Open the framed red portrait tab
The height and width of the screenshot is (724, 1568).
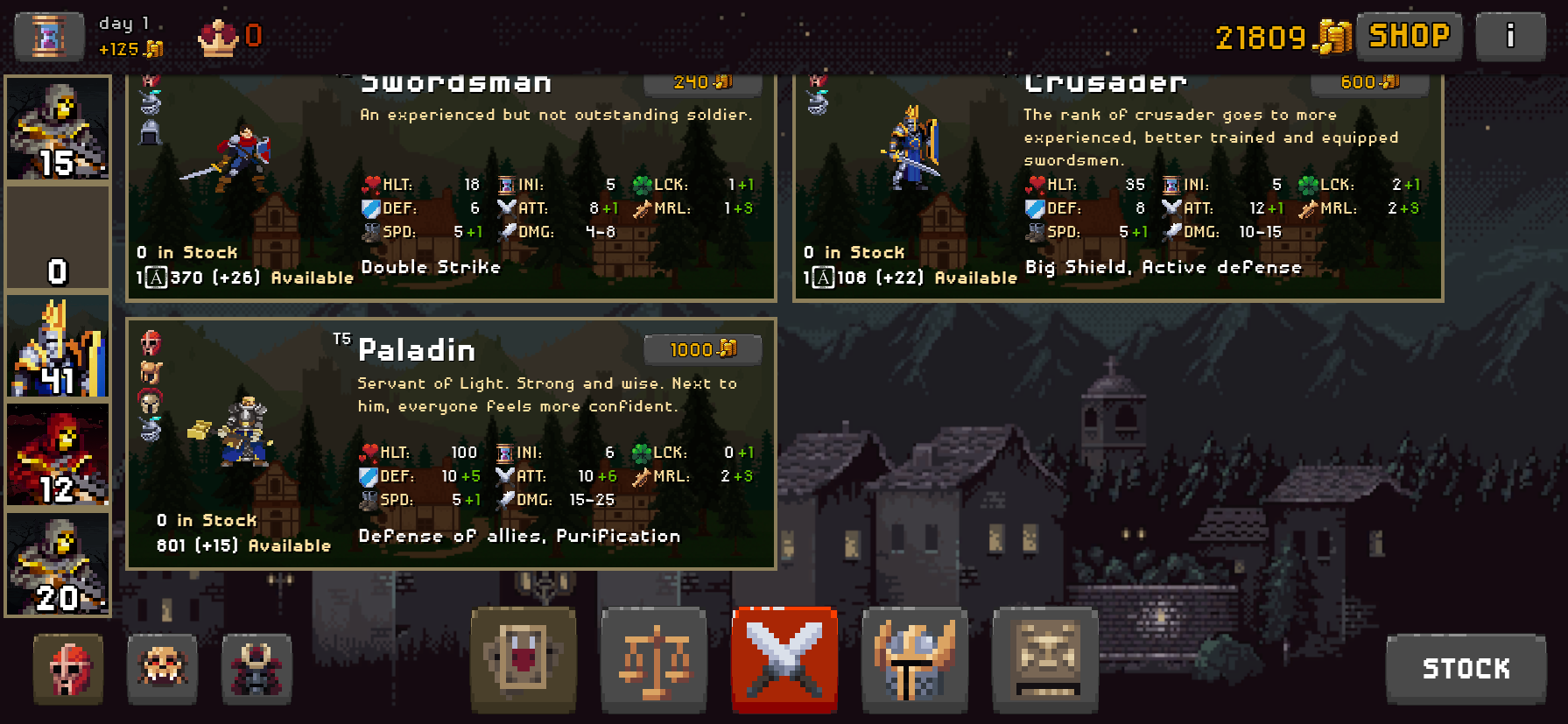pyautogui.click(x=524, y=659)
